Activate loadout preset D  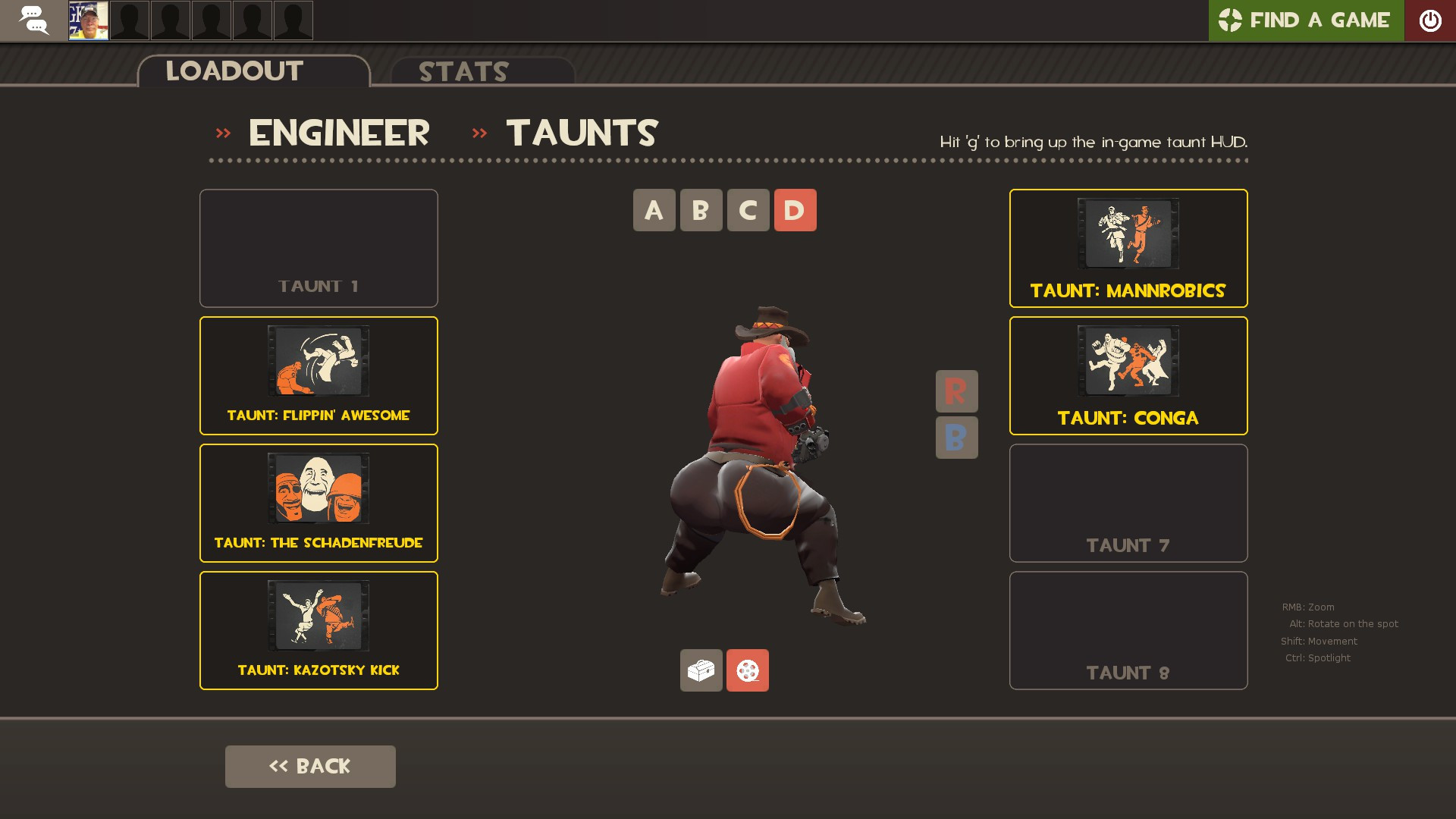point(794,210)
